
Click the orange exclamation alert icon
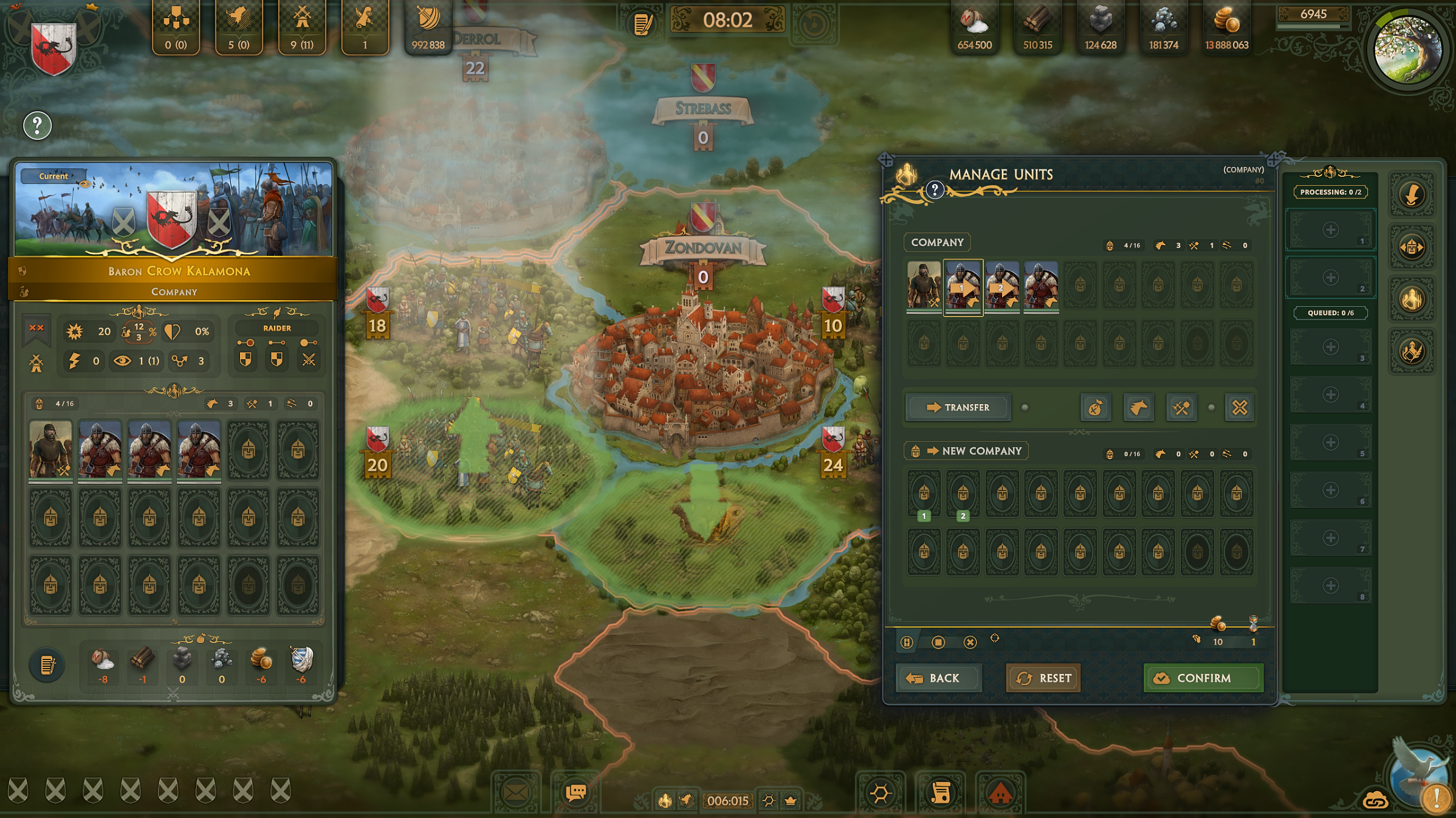point(1437,797)
